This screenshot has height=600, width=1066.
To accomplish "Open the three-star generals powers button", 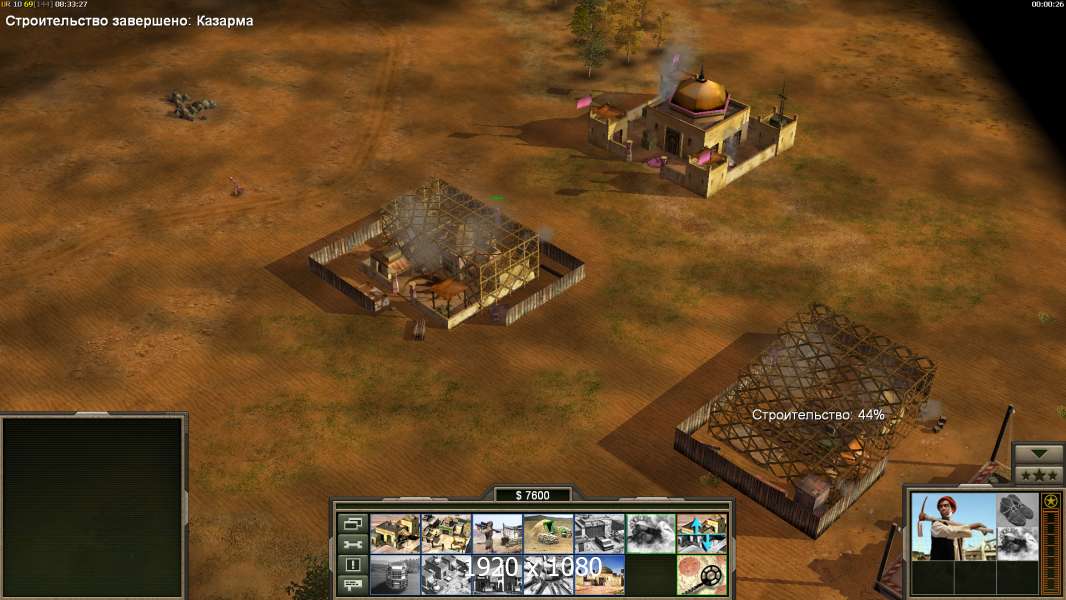I will click(1038, 474).
